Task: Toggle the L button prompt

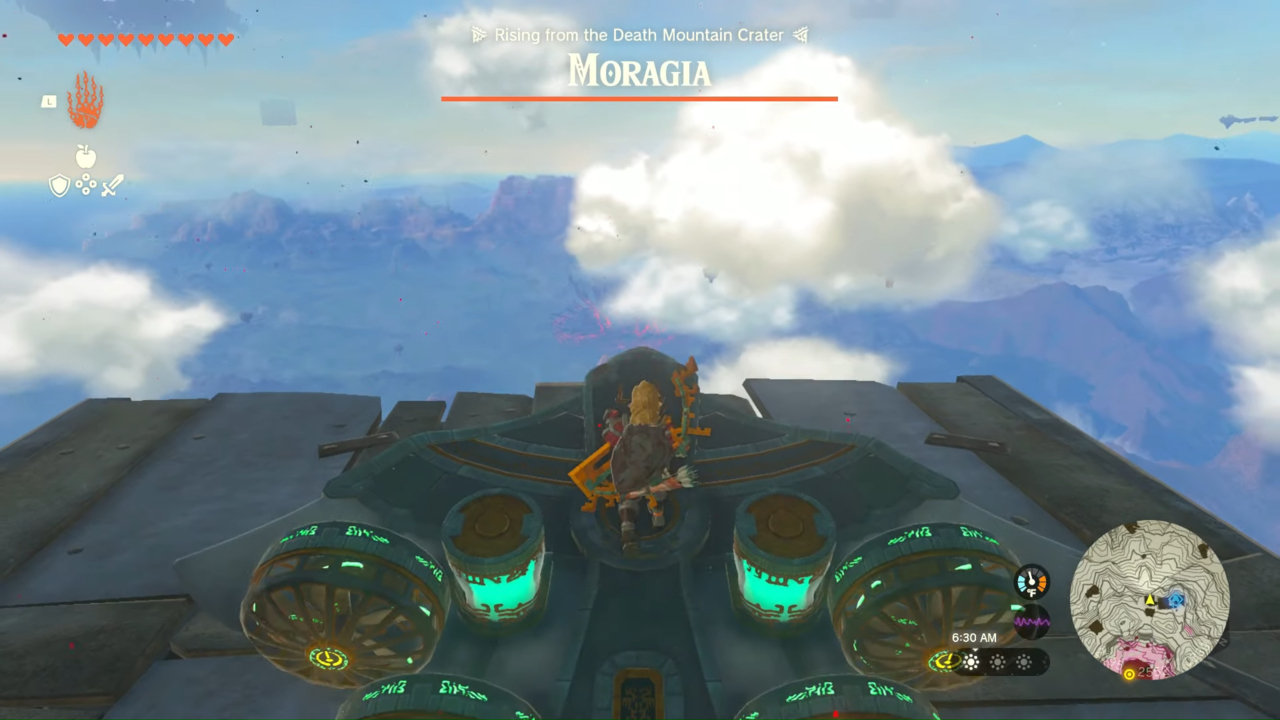Action: [x=48, y=101]
